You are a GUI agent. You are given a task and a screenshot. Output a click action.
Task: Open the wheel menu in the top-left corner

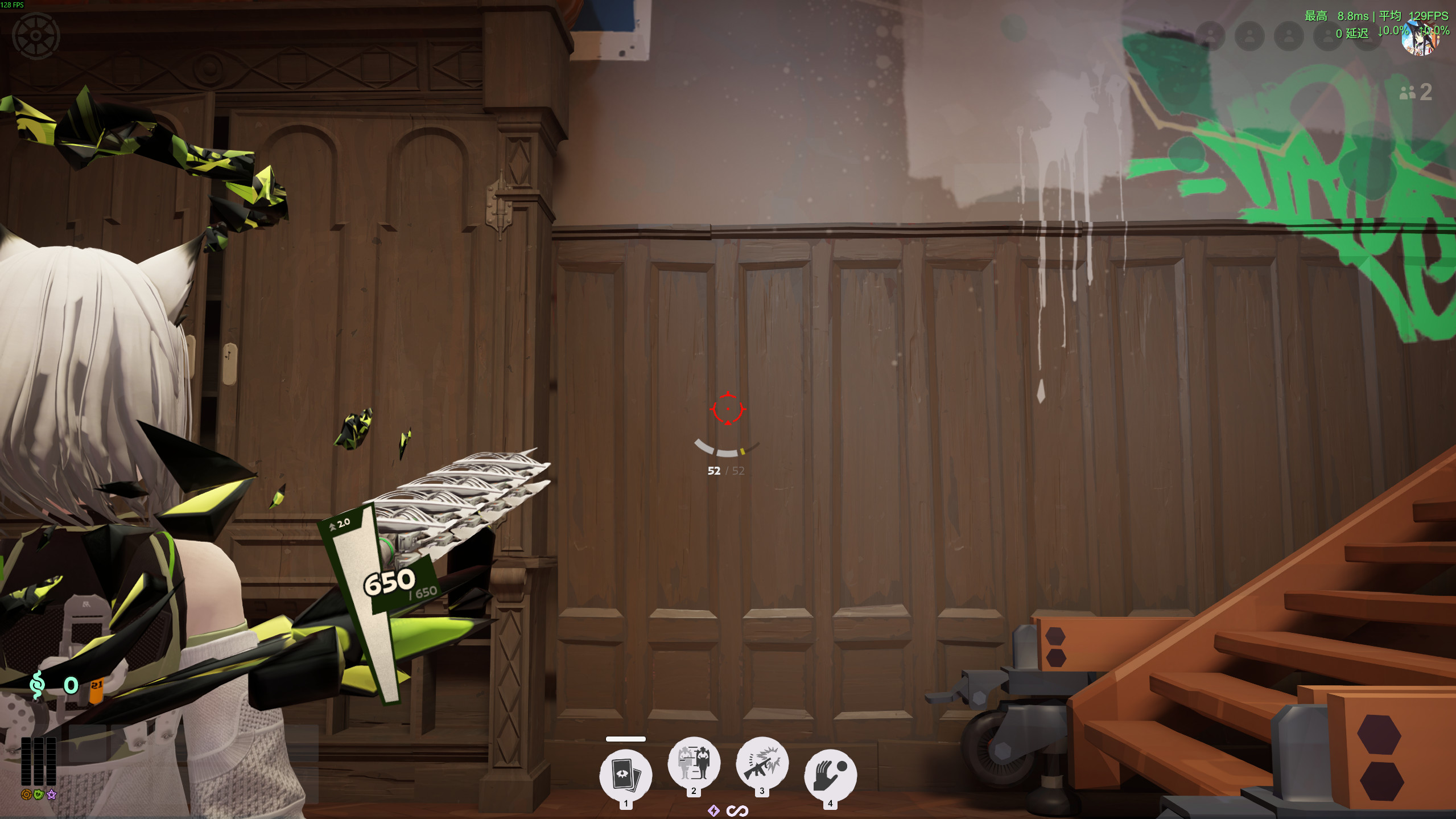(37, 36)
